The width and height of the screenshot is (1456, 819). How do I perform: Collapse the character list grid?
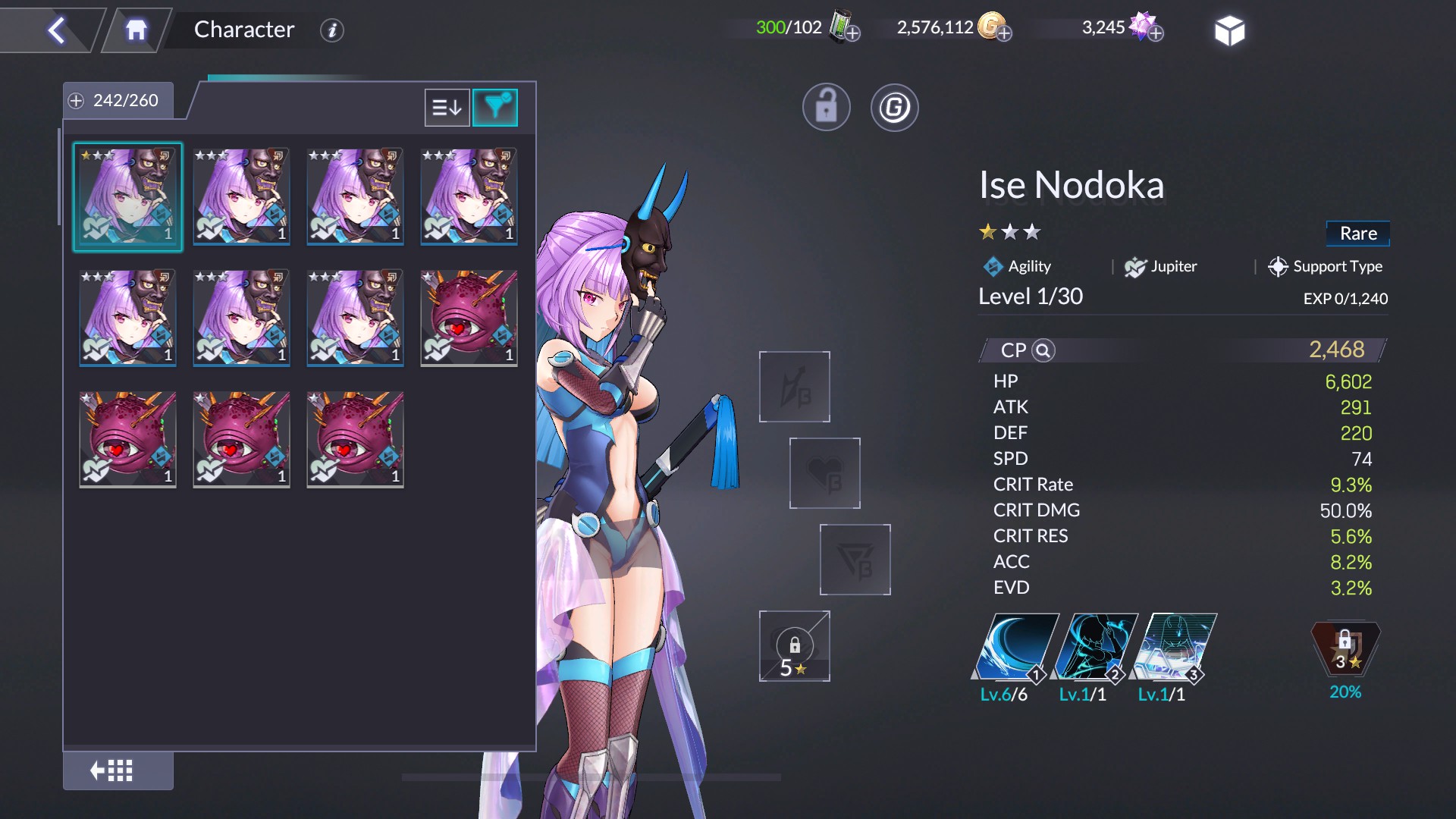pos(111,771)
